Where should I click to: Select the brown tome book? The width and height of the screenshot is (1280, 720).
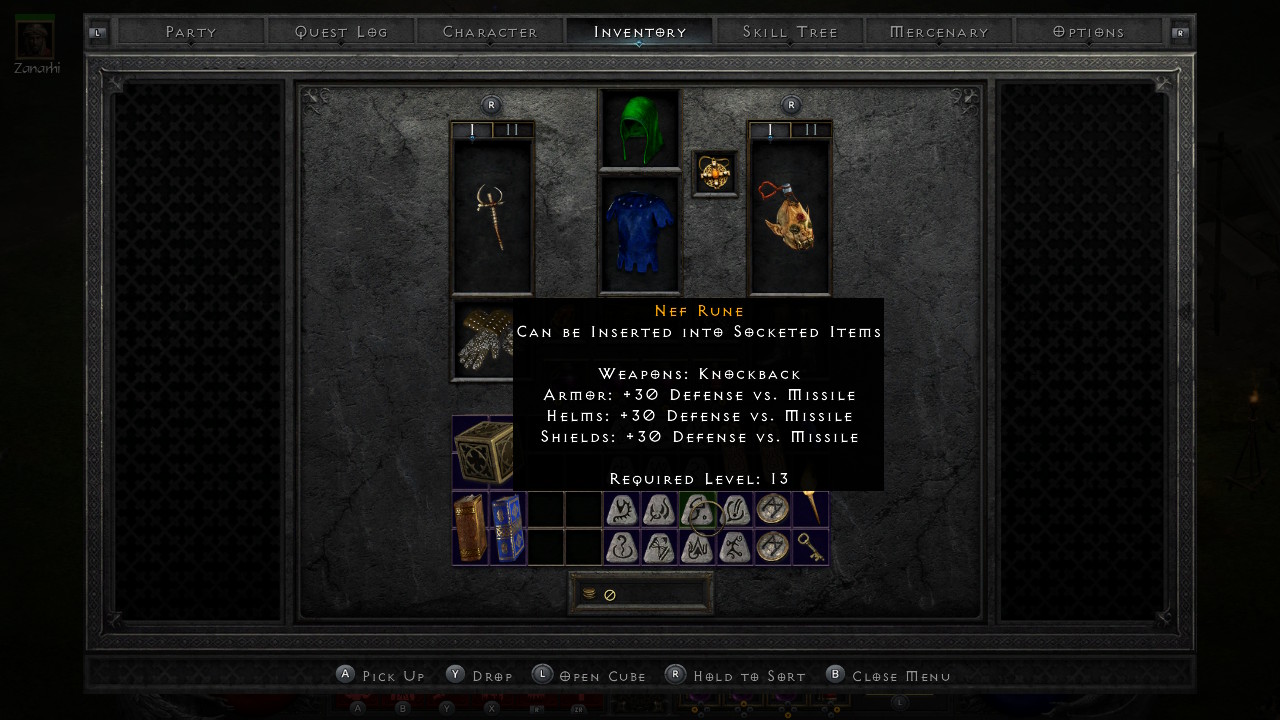click(x=469, y=528)
